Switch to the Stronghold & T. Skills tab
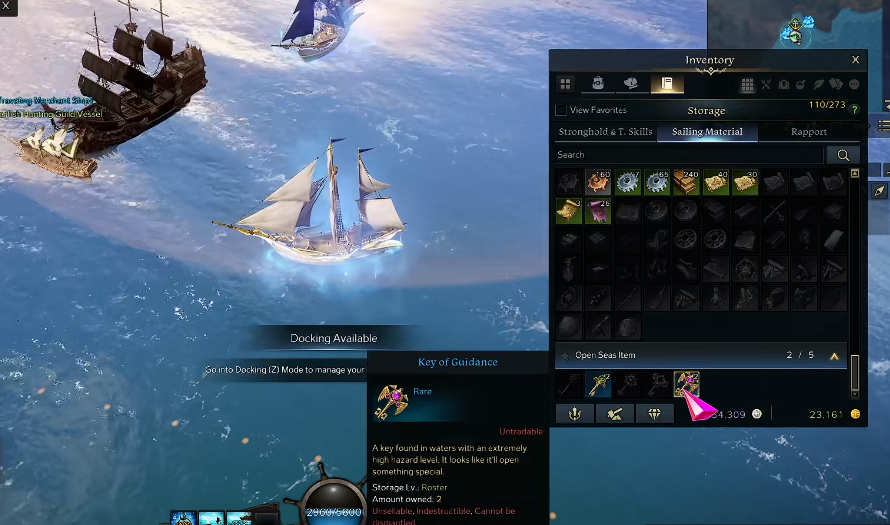The height and width of the screenshot is (525, 890). 605,132
